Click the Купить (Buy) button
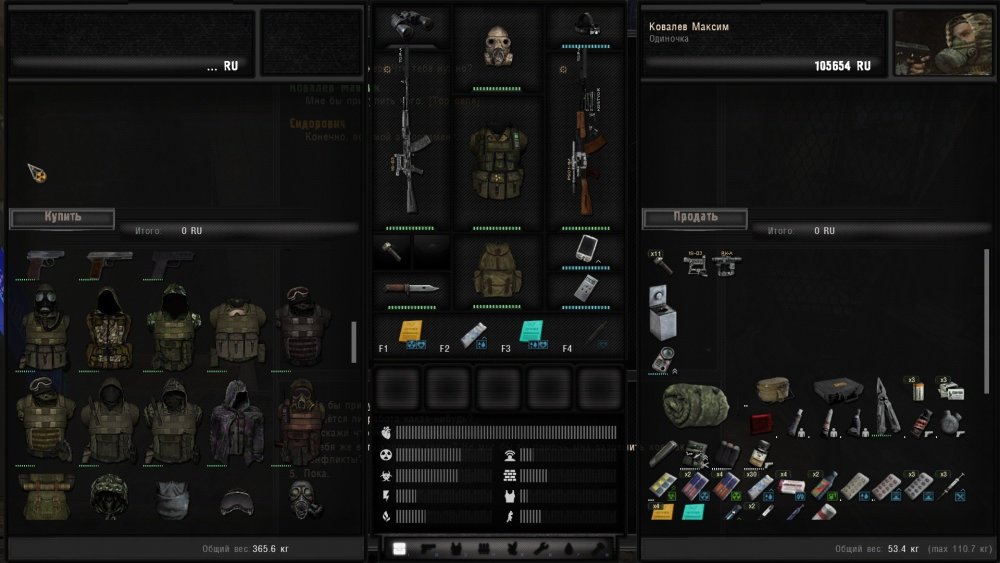 coord(62,217)
